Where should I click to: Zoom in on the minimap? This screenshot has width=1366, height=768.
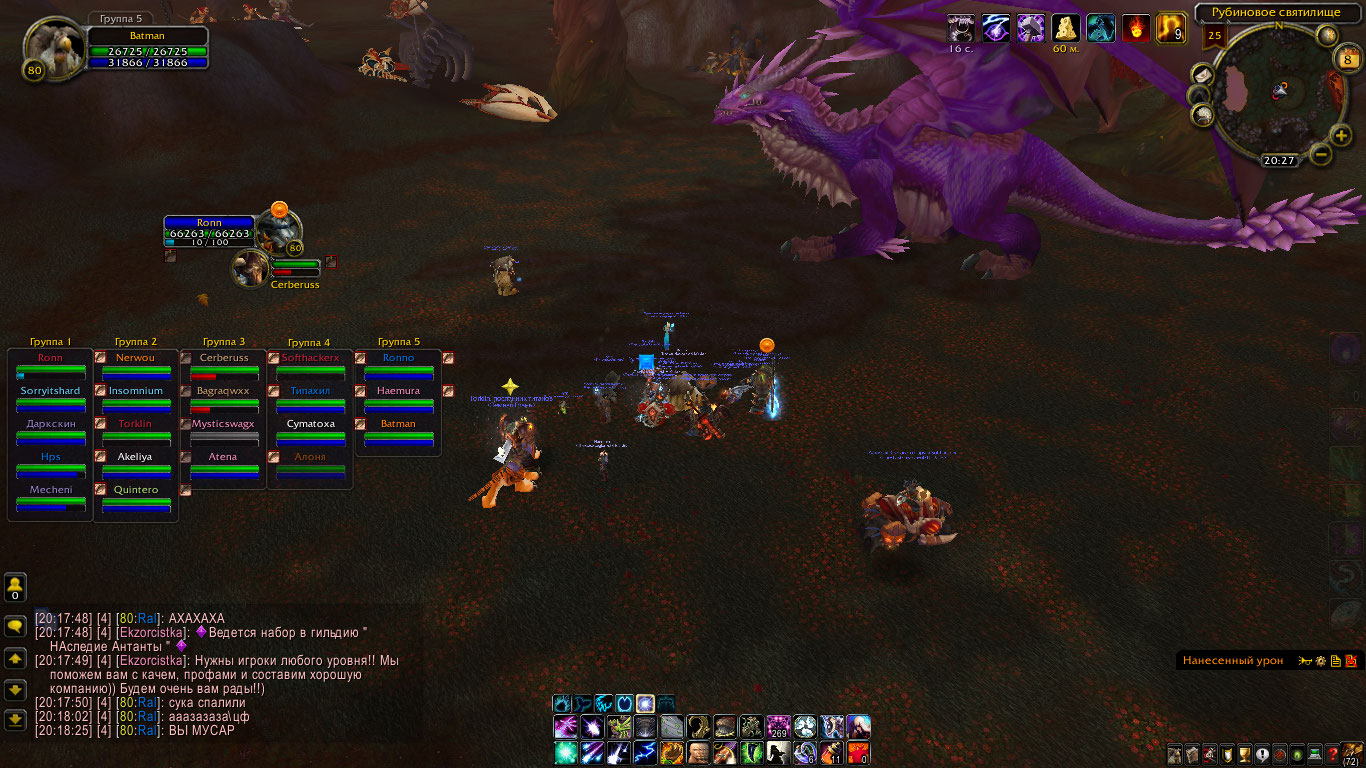(x=1341, y=136)
